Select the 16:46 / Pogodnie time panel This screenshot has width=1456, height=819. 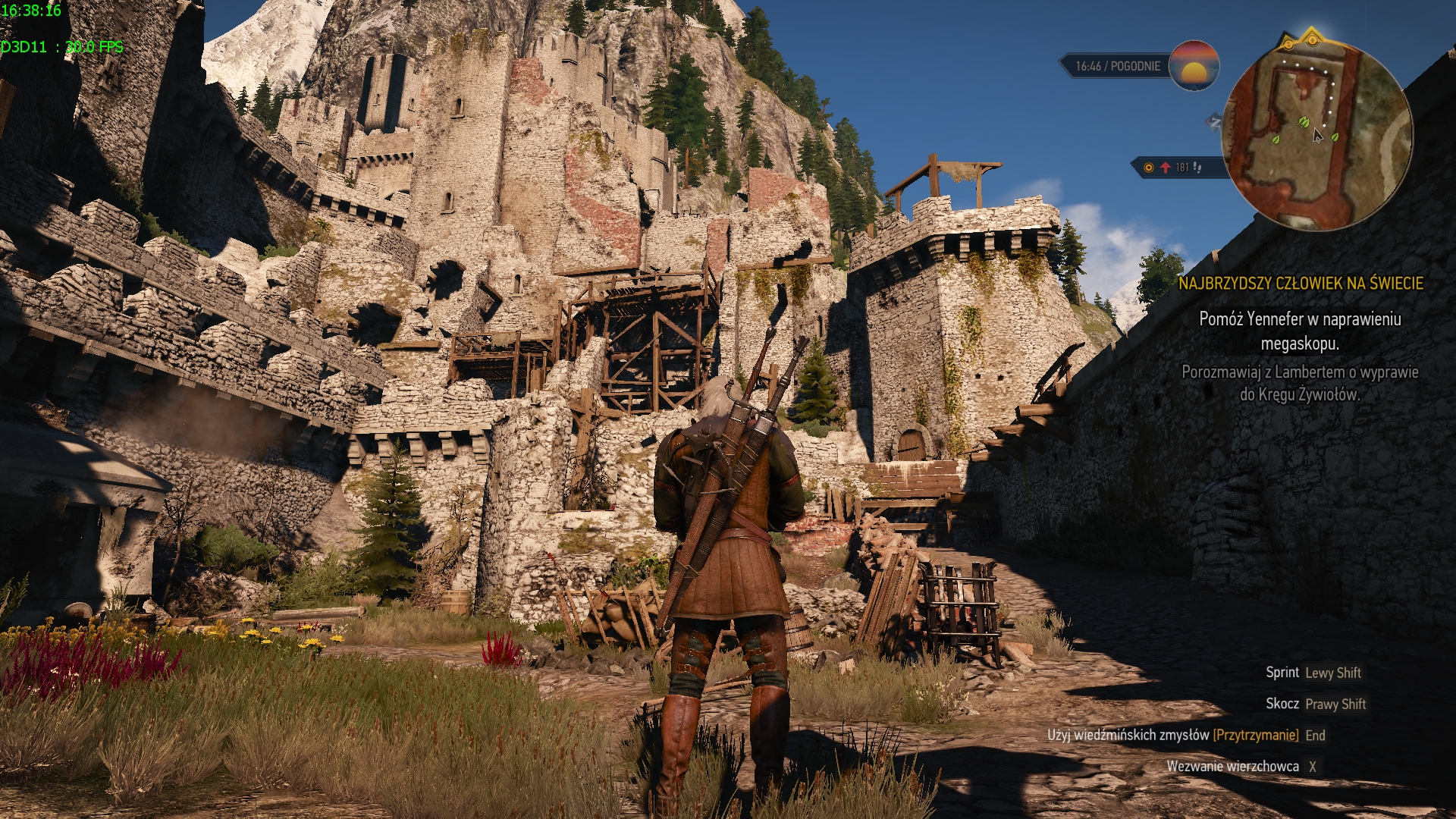[1117, 67]
